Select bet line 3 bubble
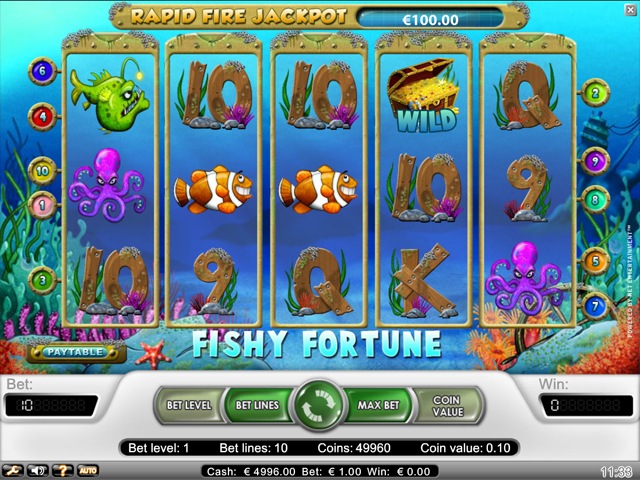640x480 pixels. tap(42, 279)
